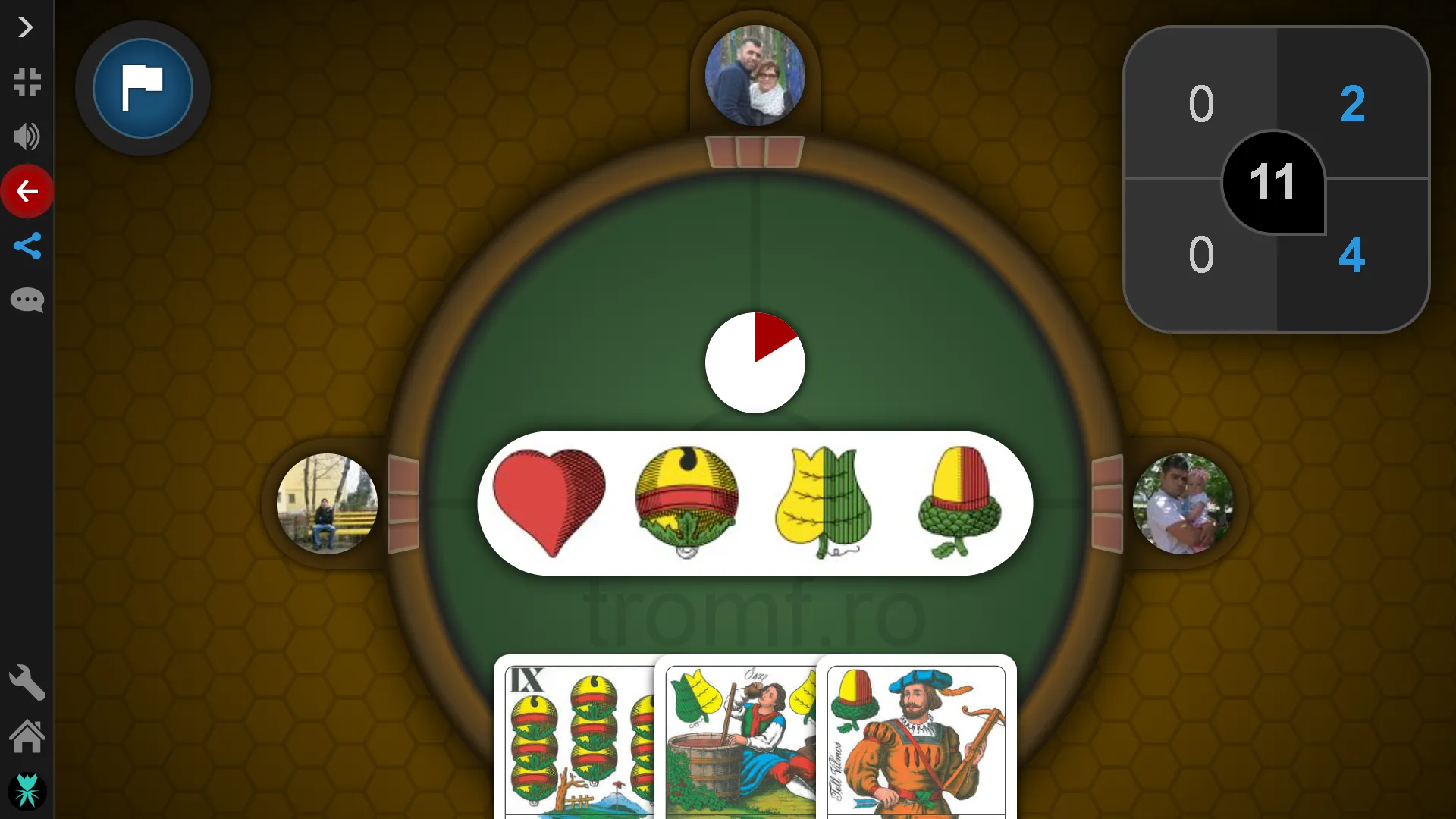Go back using the red arrow button
This screenshot has height=819, width=1456.
[x=27, y=191]
